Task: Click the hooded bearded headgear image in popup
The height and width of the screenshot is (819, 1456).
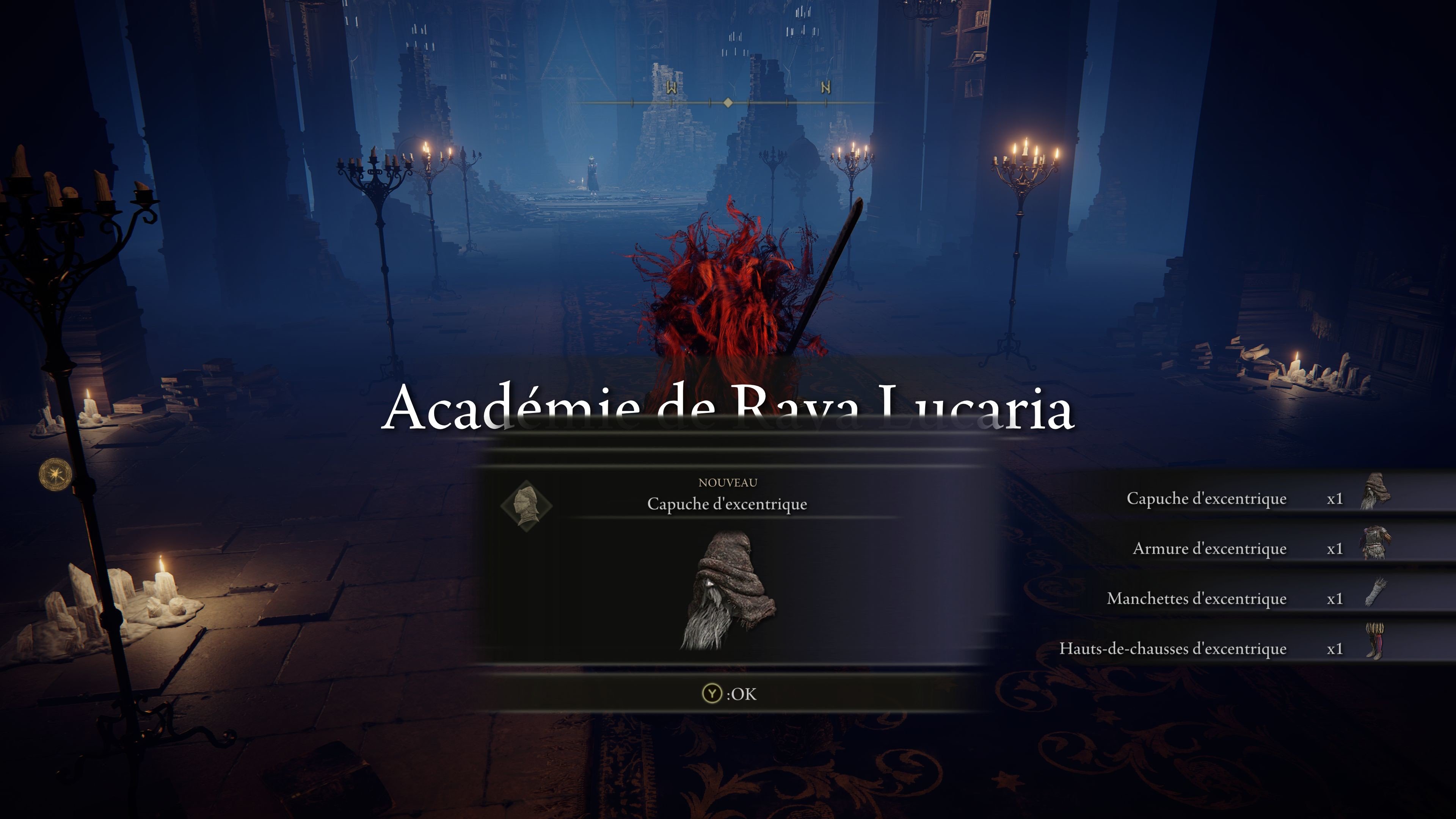Action: click(728, 591)
